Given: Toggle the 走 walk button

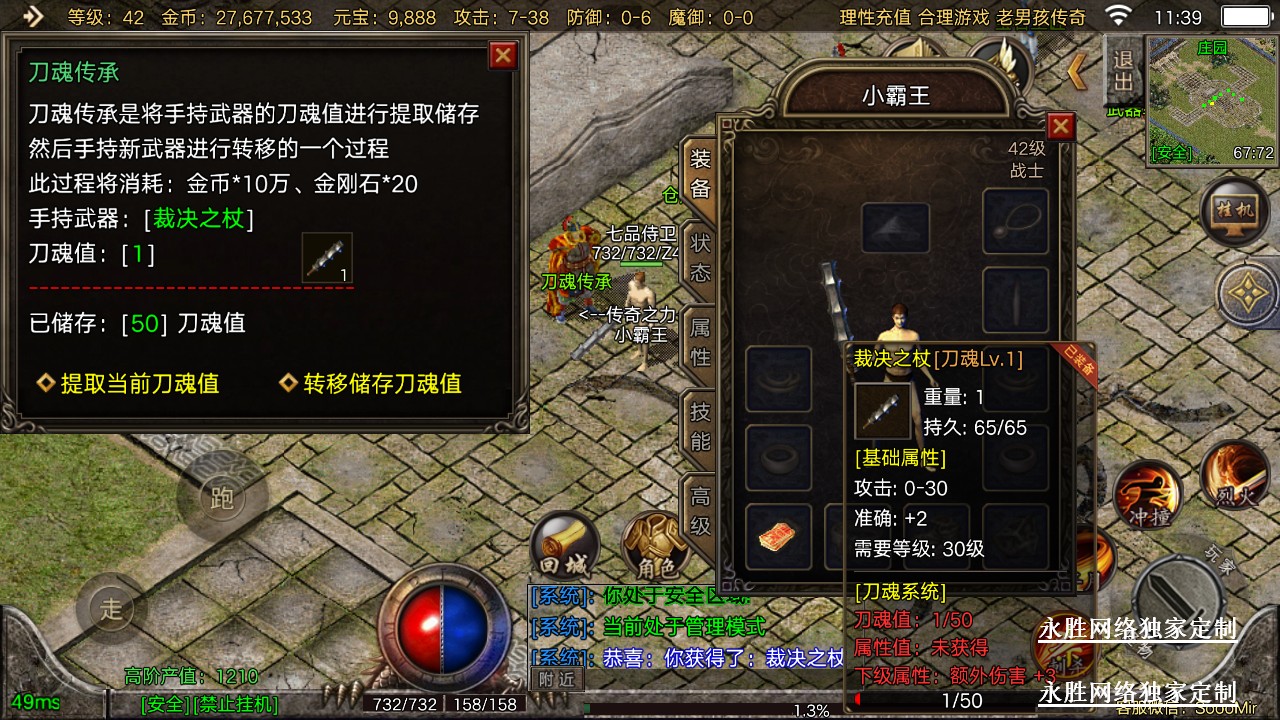Looking at the screenshot, I should point(111,607).
